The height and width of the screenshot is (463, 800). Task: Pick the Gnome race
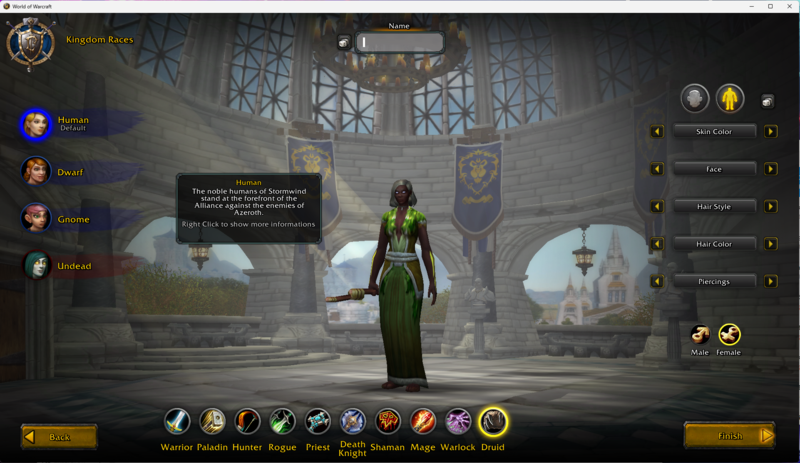37,219
